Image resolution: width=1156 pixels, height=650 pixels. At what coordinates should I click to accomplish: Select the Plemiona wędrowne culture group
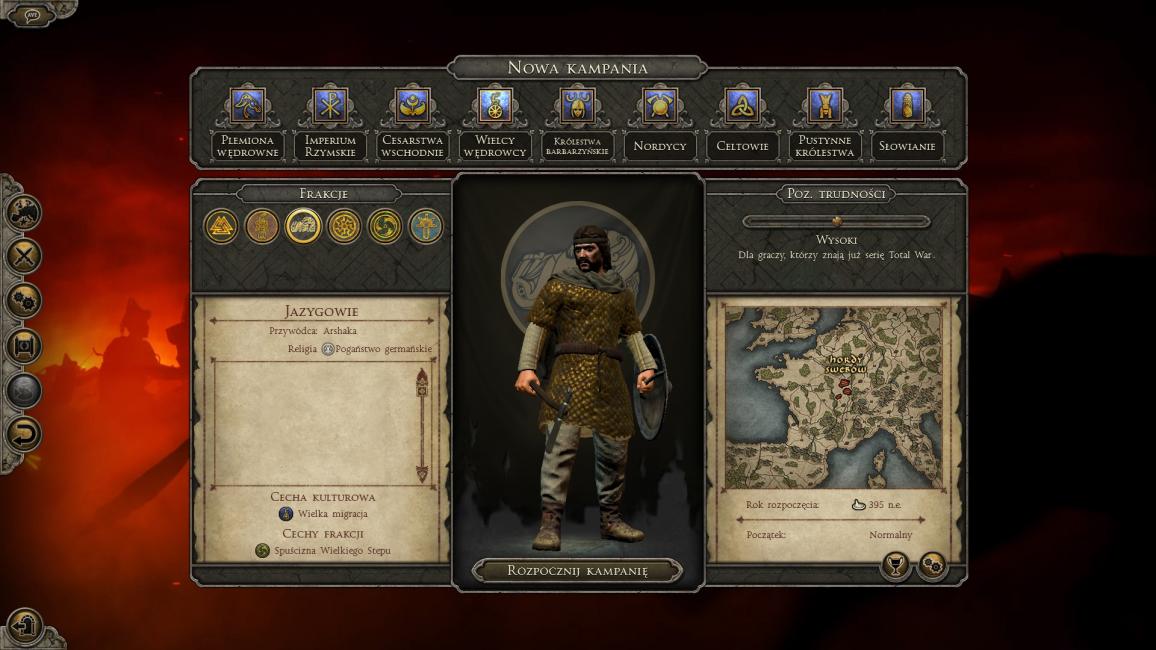pyautogui.click(x=247, y=105)
